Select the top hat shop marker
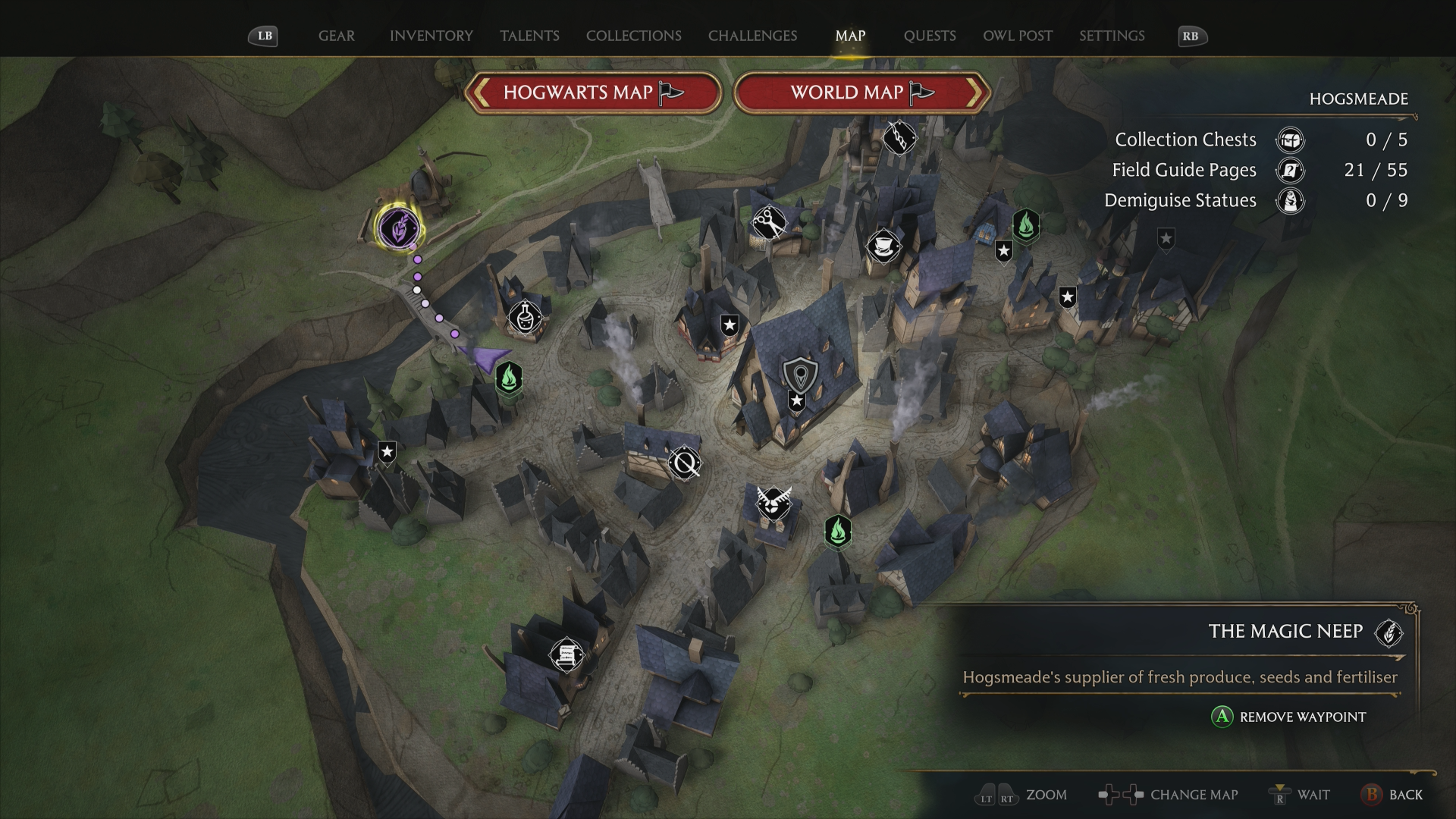Screen dimensions: 1456x819 883,246
